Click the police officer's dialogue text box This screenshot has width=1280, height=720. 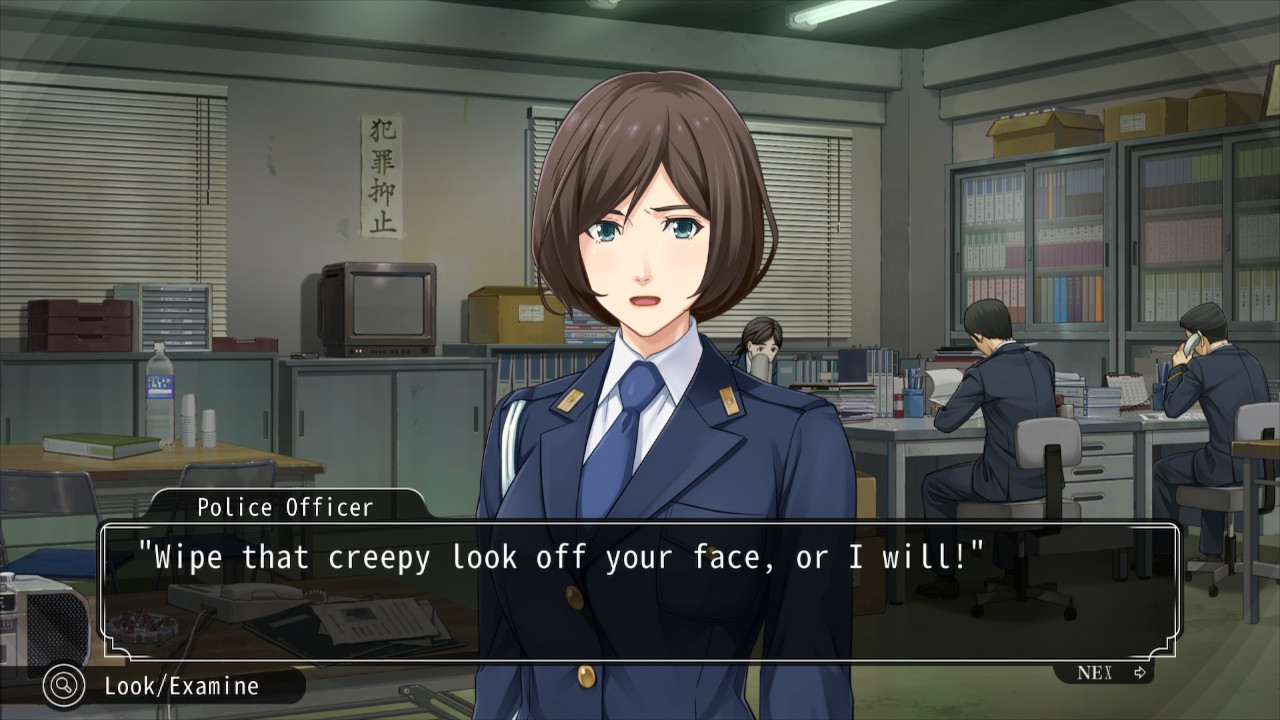[640, 592]
